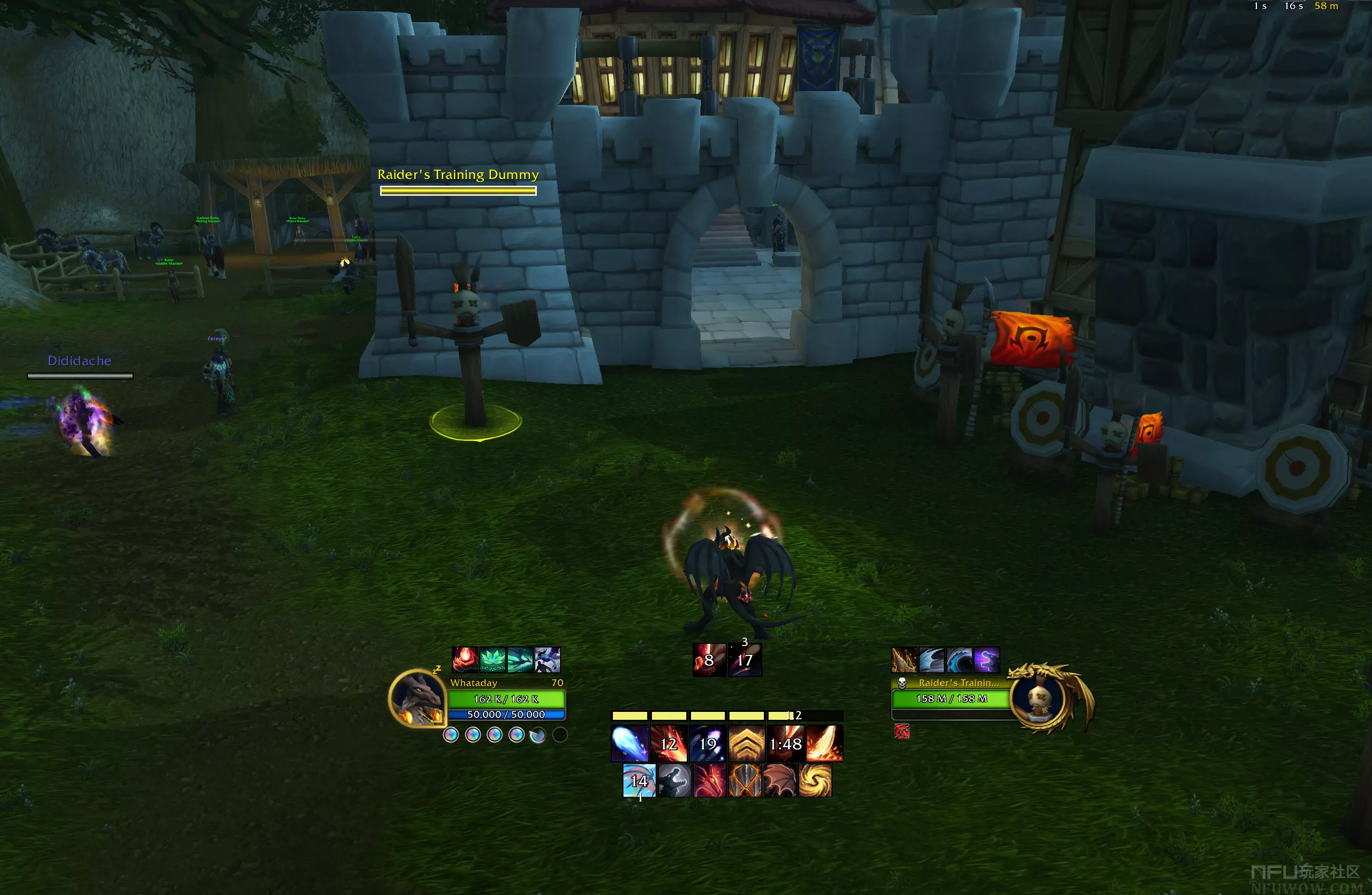Image resolution: width=1372 pixels, height=895 pixels.
Task: Click the purple roaring dragon debuff icon
Action: 986,660
